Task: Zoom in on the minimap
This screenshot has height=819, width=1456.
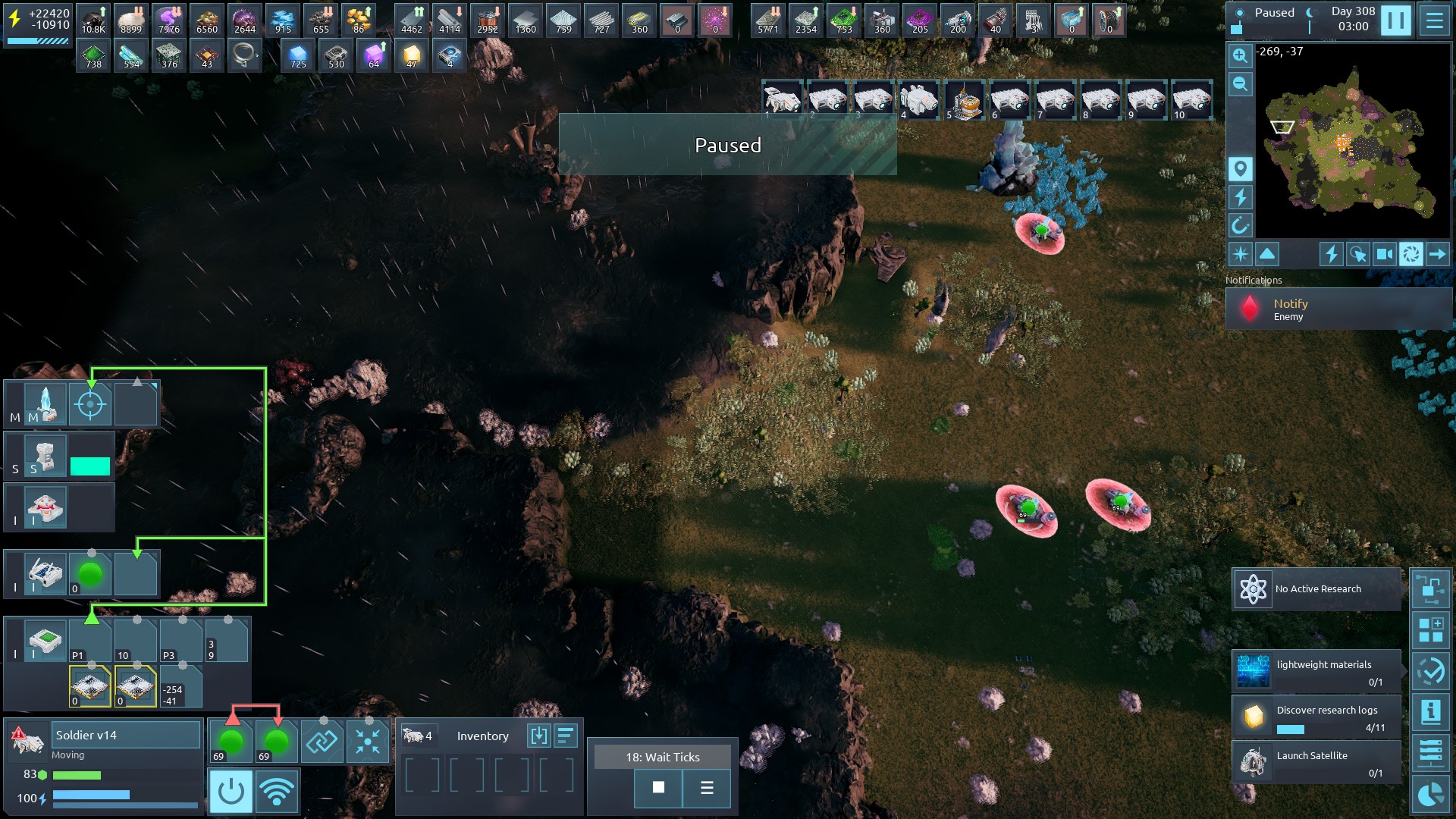Action: pyautogui.click(x=1240, y=55)
